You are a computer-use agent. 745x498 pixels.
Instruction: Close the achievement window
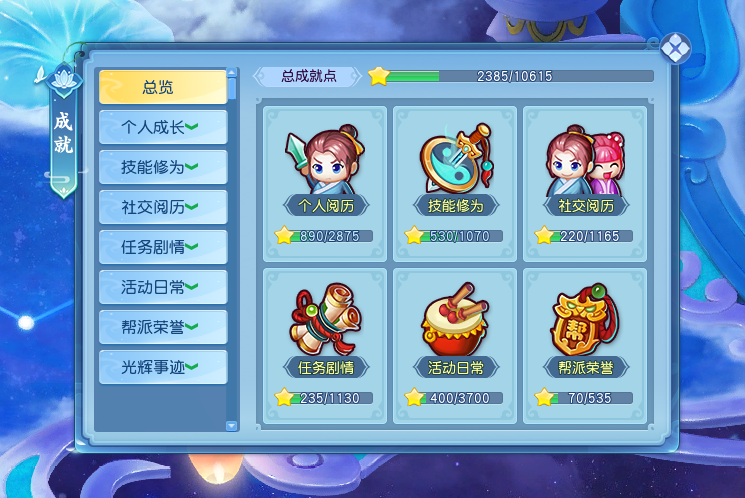[676, 47]
